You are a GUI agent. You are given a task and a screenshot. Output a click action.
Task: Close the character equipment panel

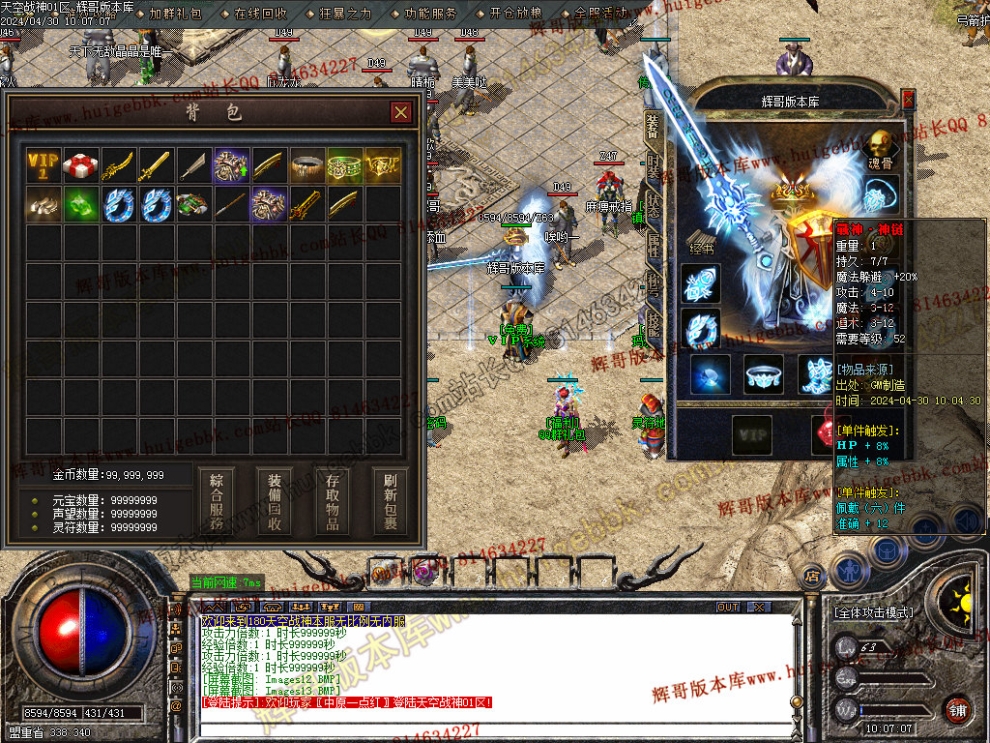pyautogui.click(x=908, y=99)
